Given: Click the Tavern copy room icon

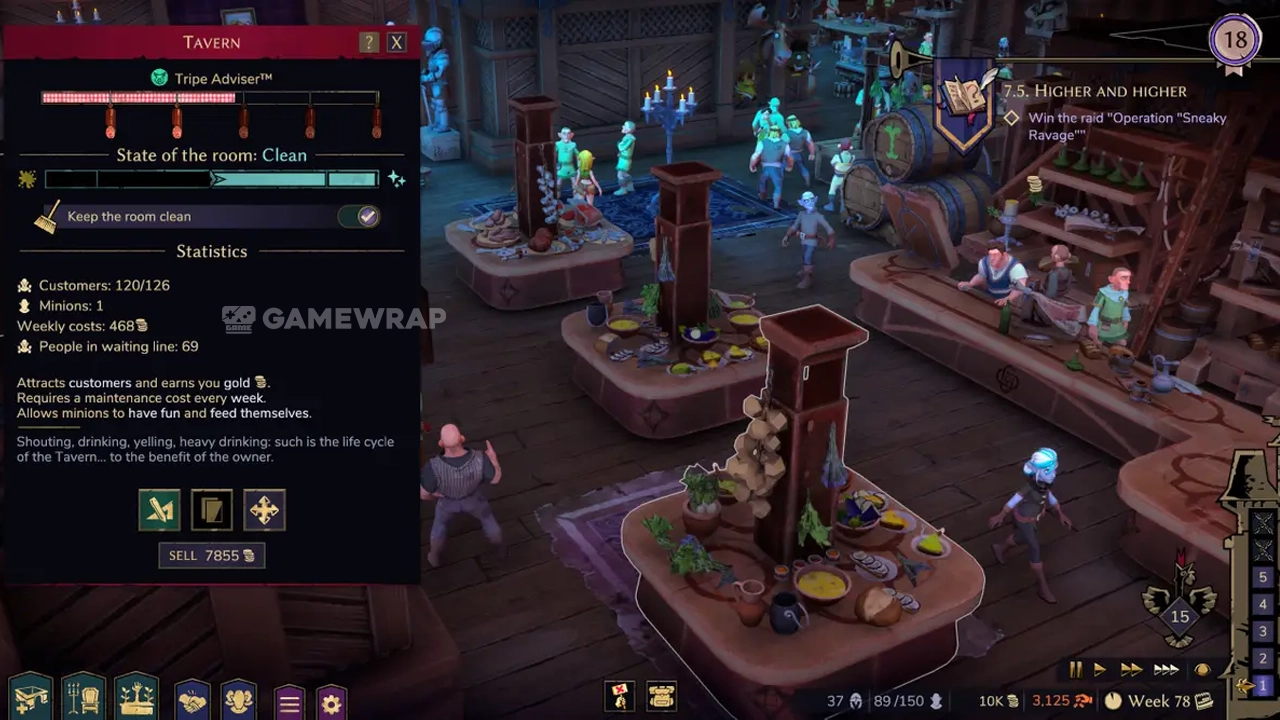Looking at the screenshot, I should (x=212, y=510).
